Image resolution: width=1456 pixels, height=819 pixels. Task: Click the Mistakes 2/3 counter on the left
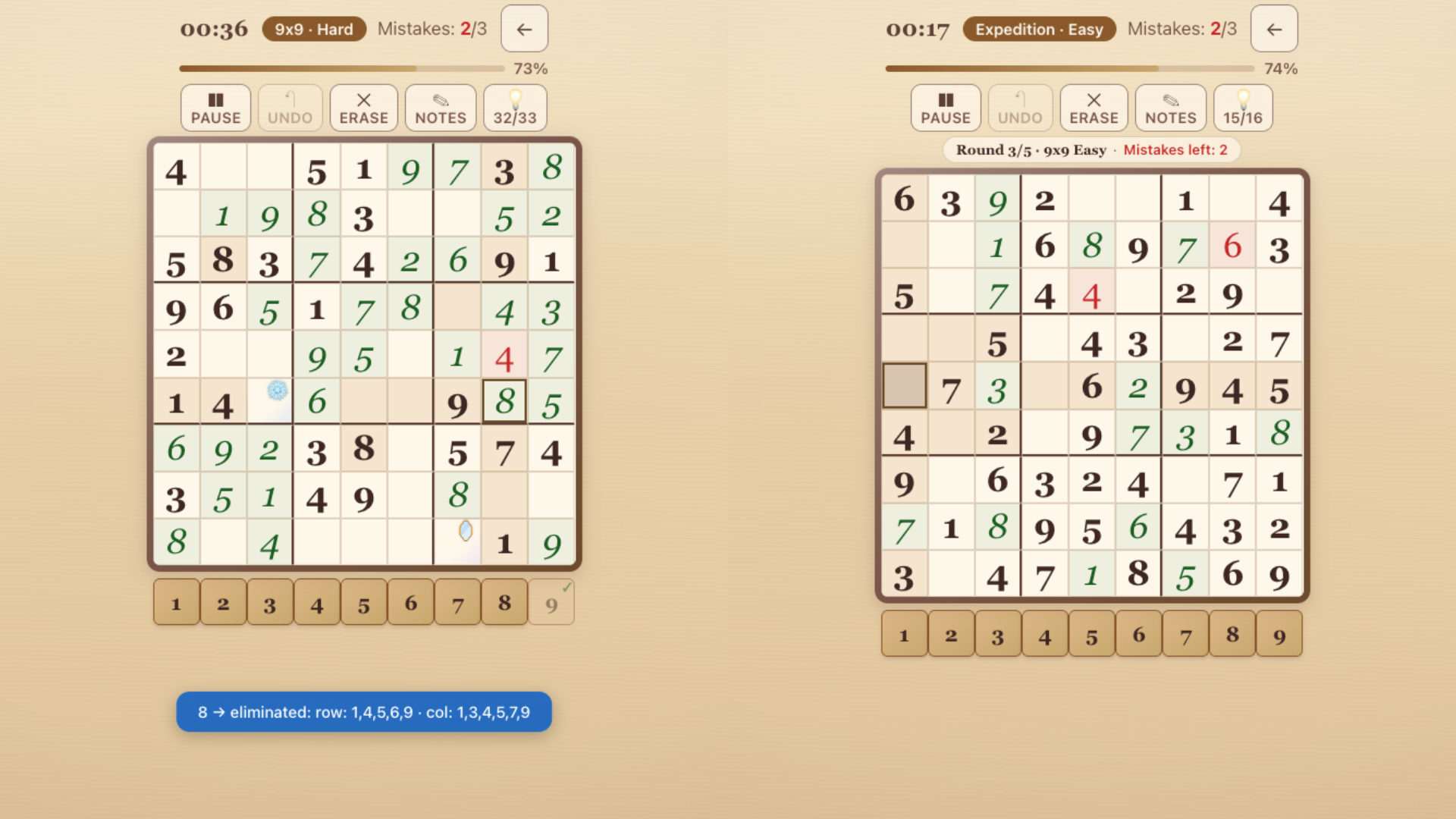pyautogui.click(x=432, y=29)
